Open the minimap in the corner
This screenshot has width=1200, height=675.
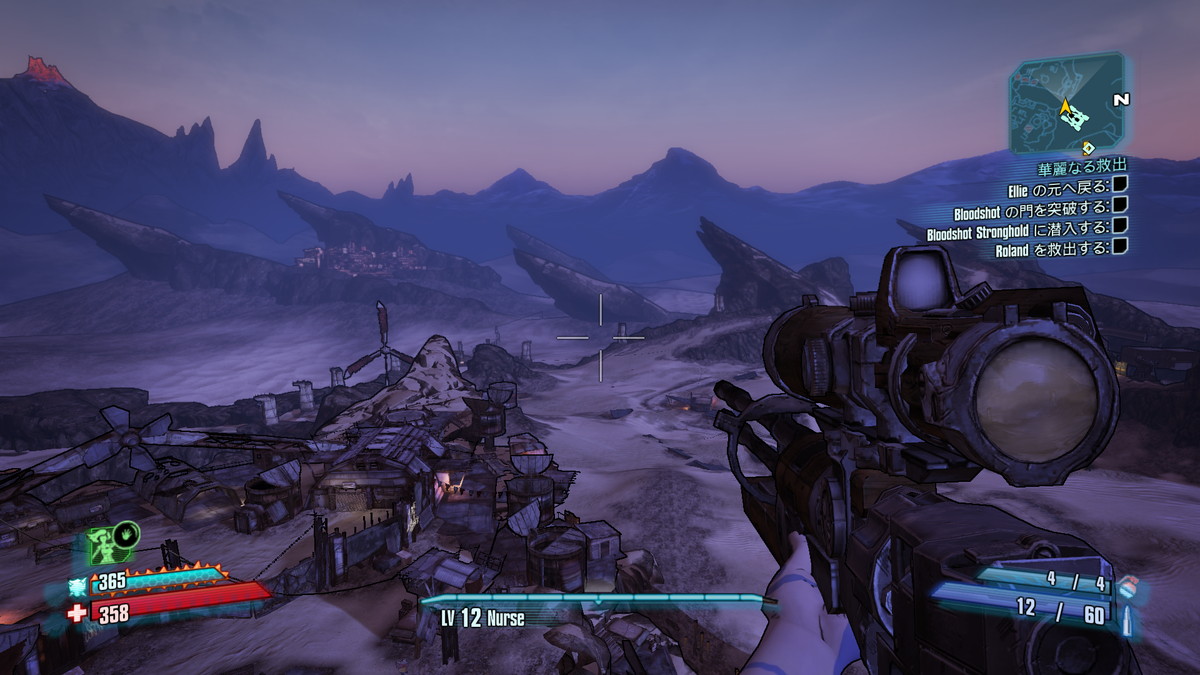[1066, 103]
